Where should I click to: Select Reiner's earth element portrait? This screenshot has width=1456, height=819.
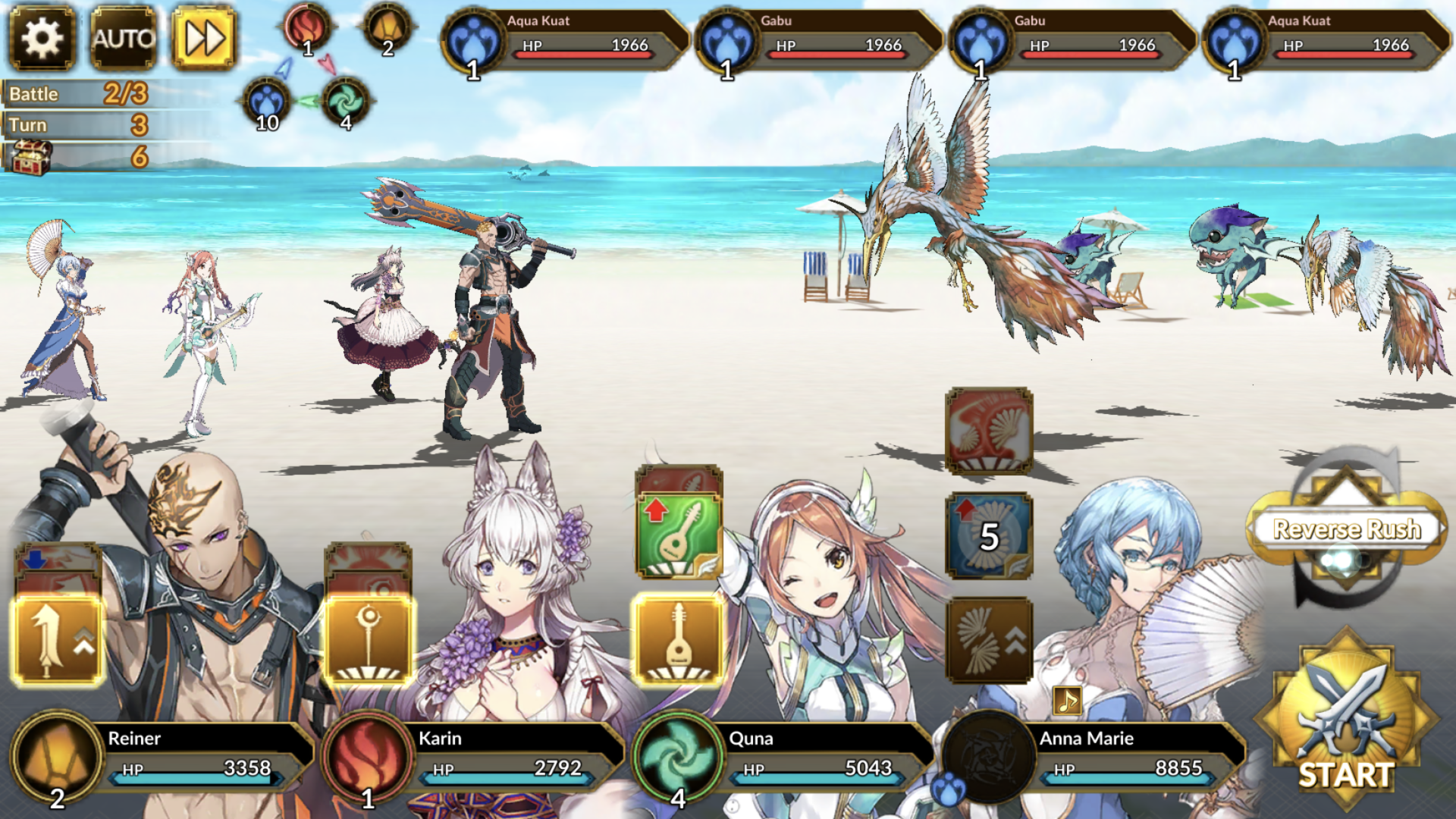(x=57, y=756)
